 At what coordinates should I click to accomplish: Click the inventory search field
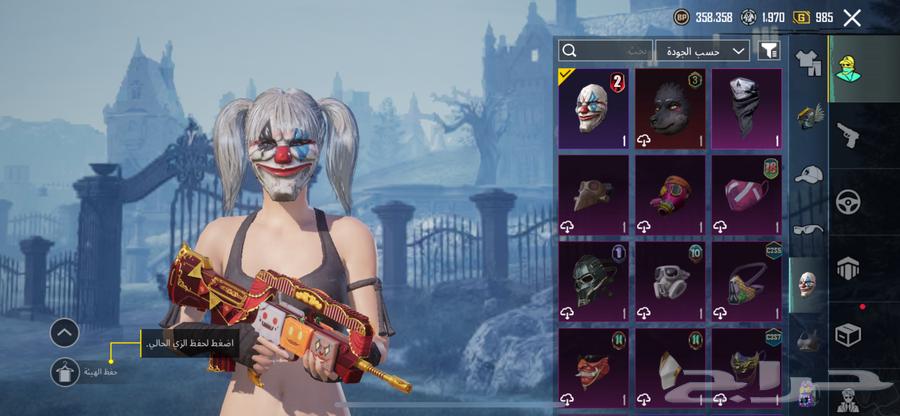click(x=606, y=50)
